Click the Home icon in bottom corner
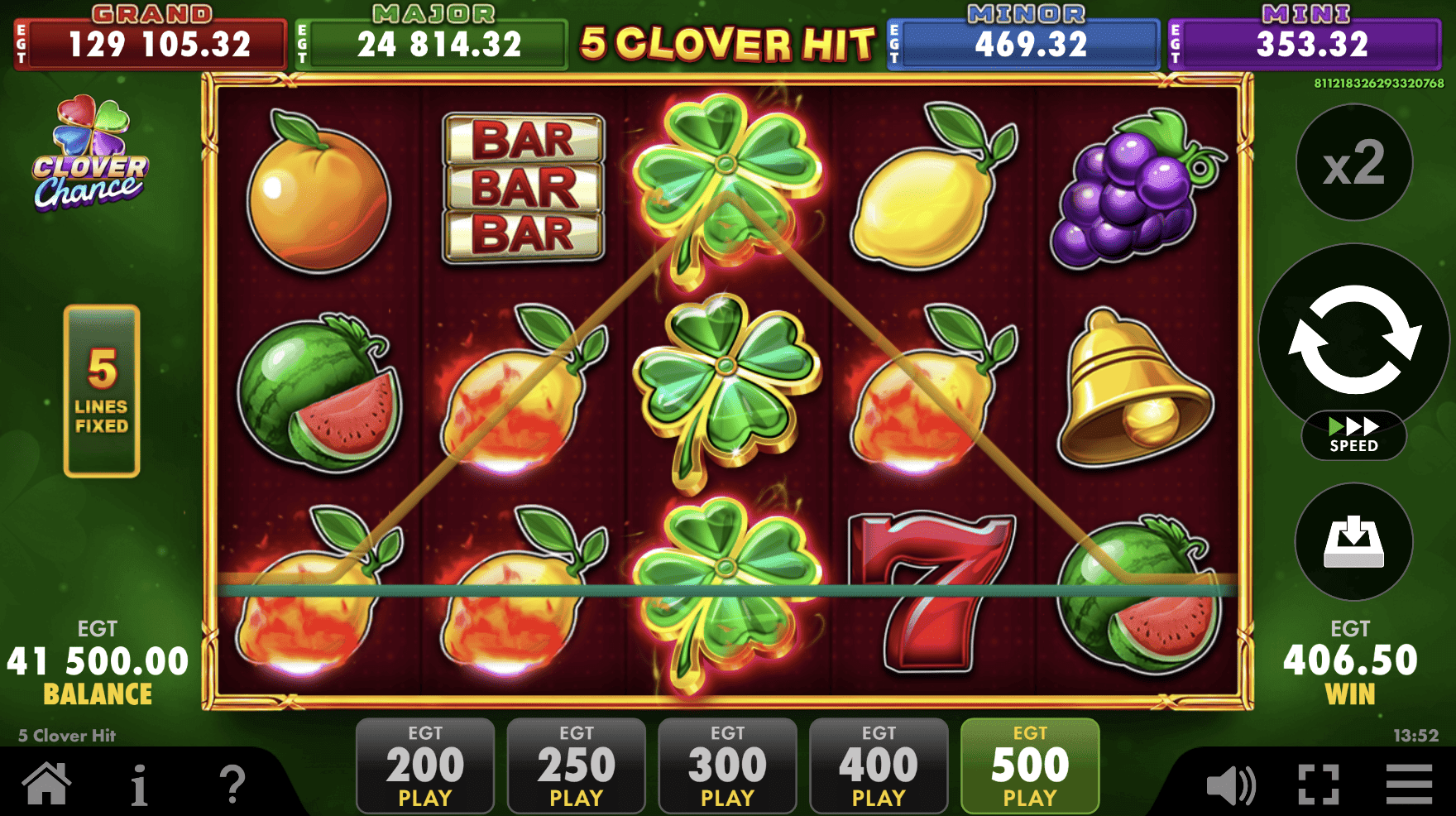 [48, 782]
